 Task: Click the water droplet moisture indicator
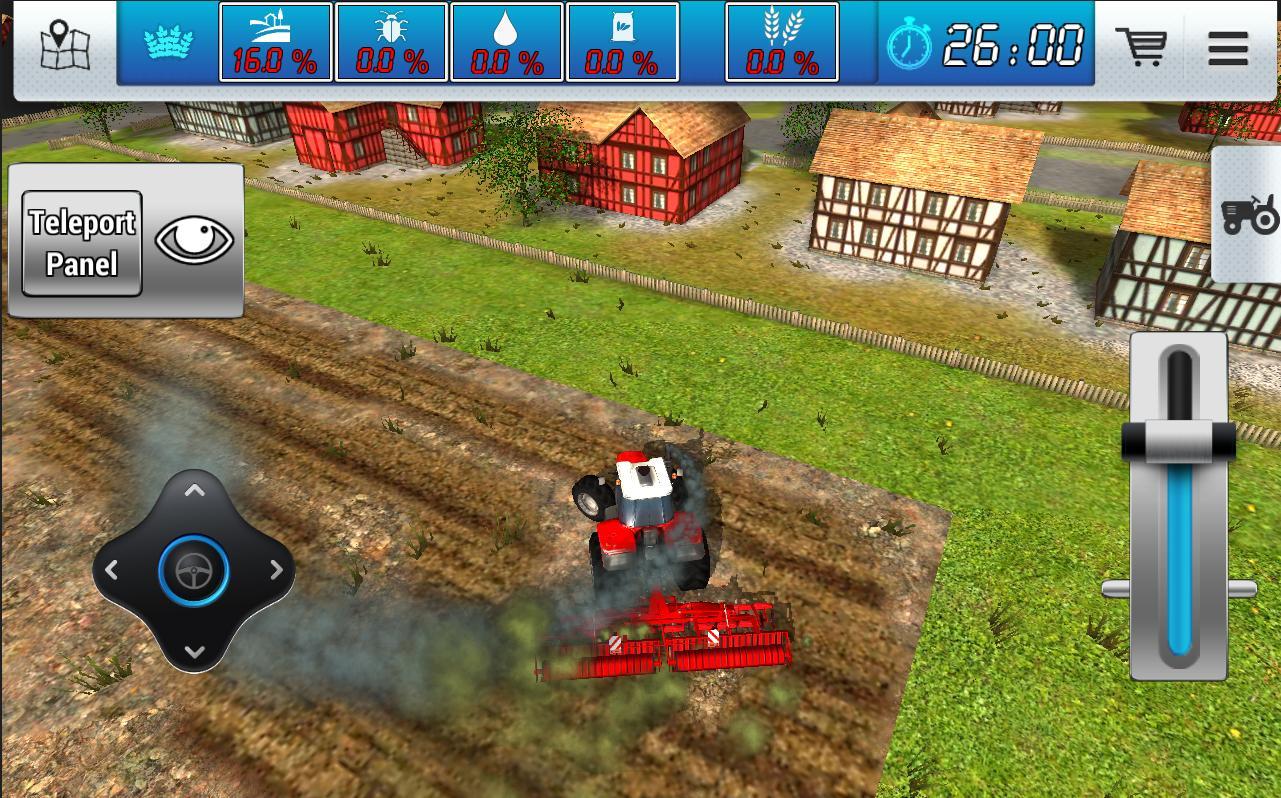click(x=506, y=42)
